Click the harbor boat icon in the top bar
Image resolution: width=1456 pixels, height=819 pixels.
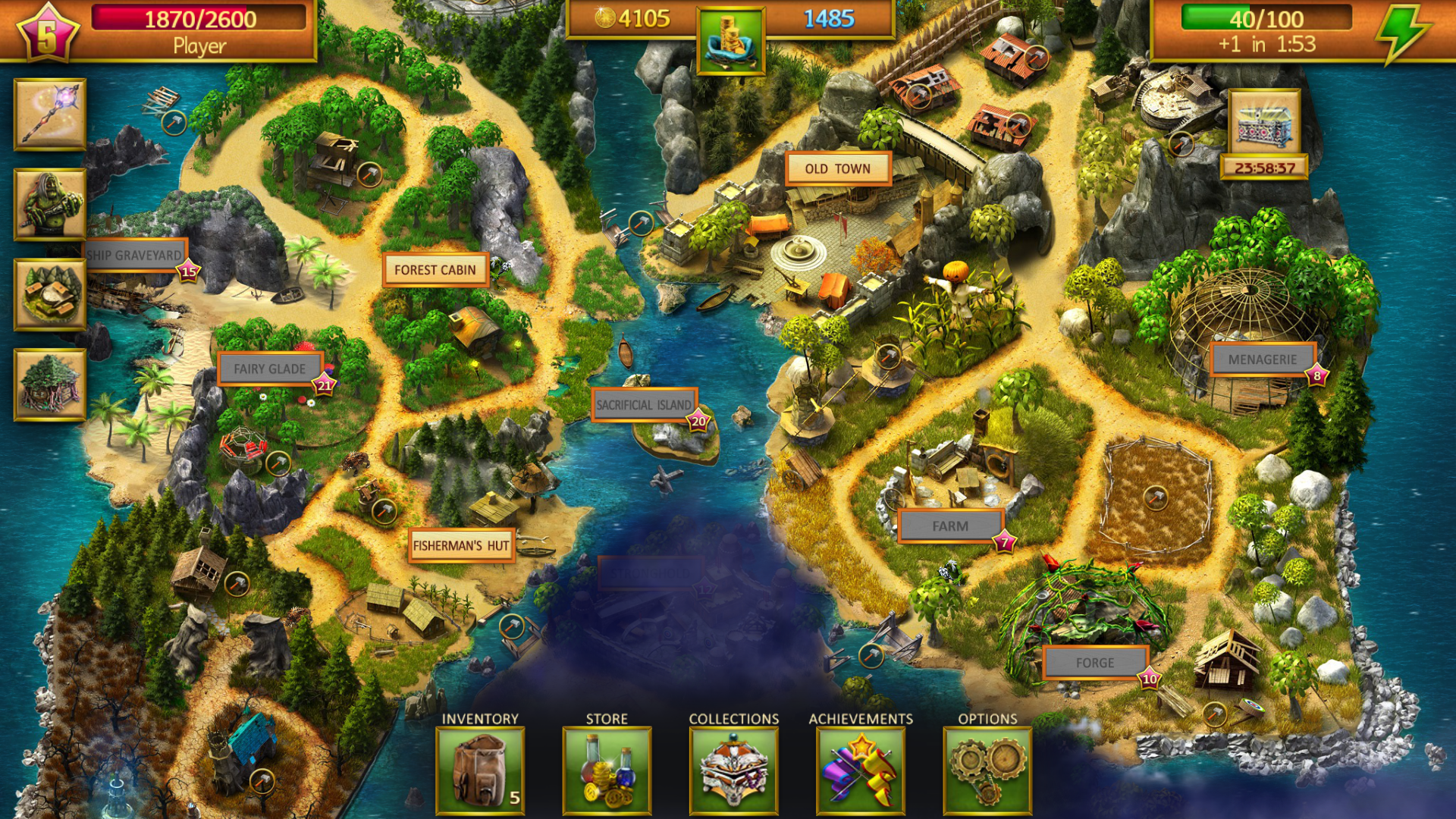tap(730, 38)
